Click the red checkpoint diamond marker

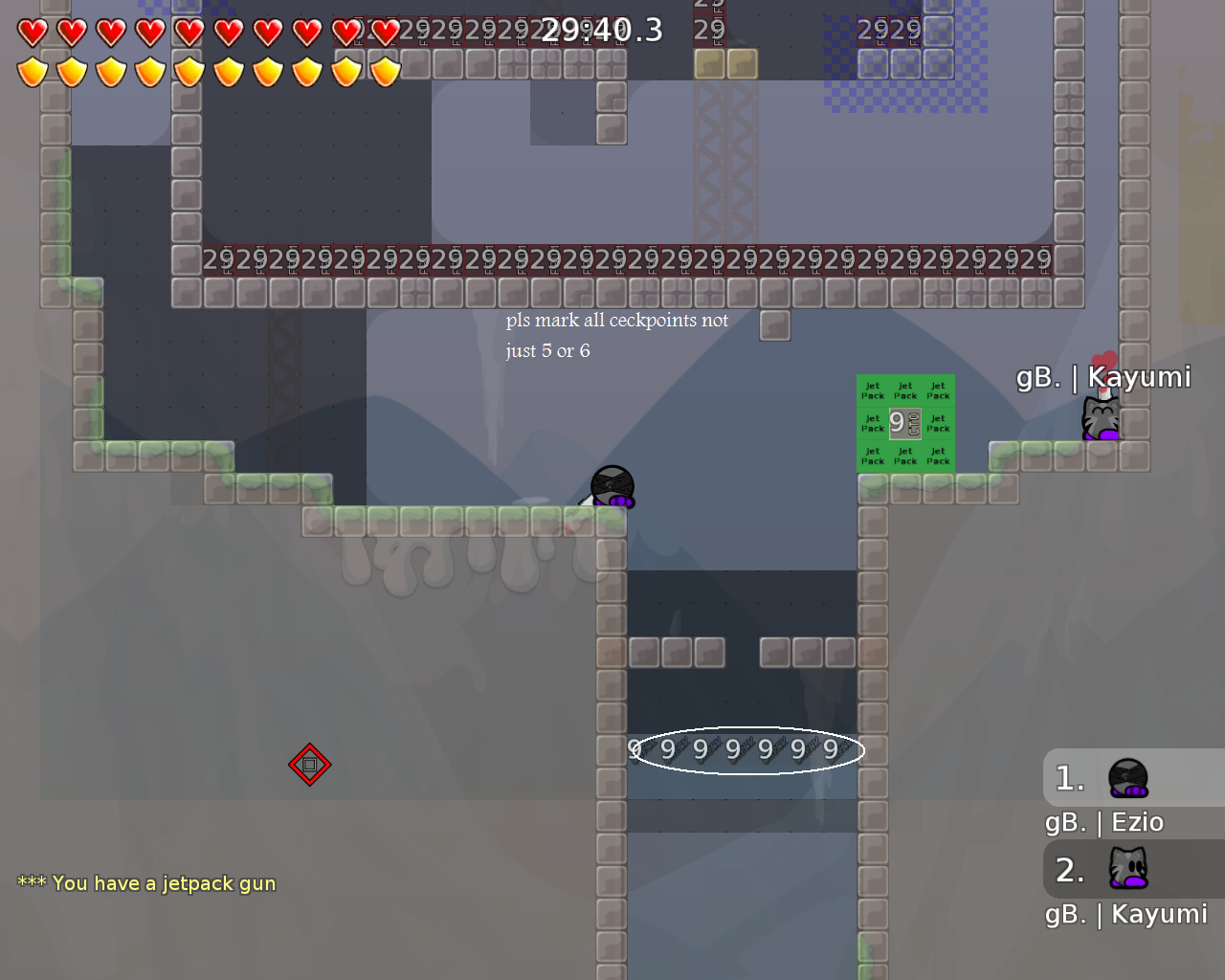click(x=309, y=764)
